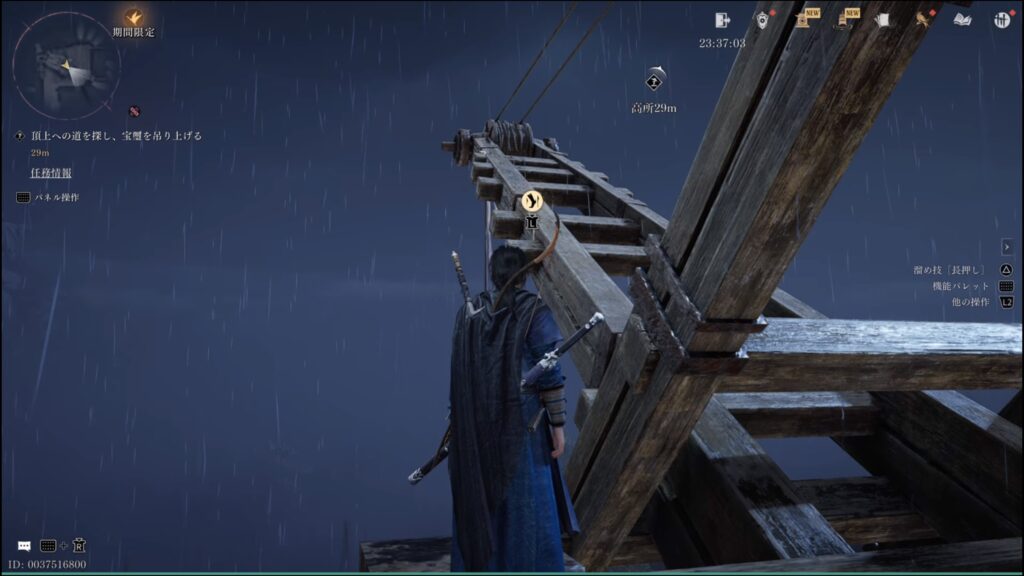Open the golden bird icon menu

click(x=922, y=20)
